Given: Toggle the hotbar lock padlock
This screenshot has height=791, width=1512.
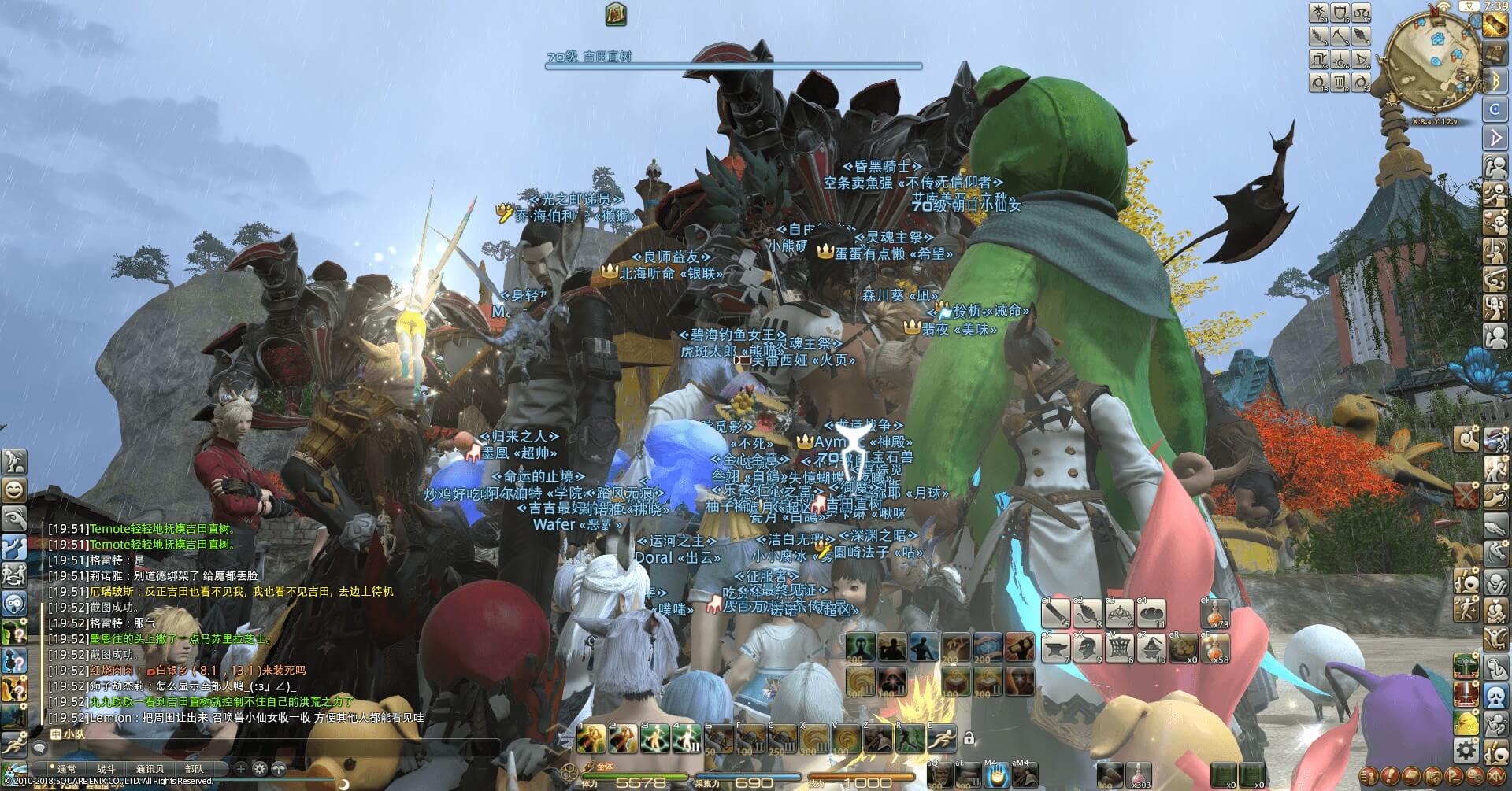Looking at the screenshot, I should [x=969, y=738].
